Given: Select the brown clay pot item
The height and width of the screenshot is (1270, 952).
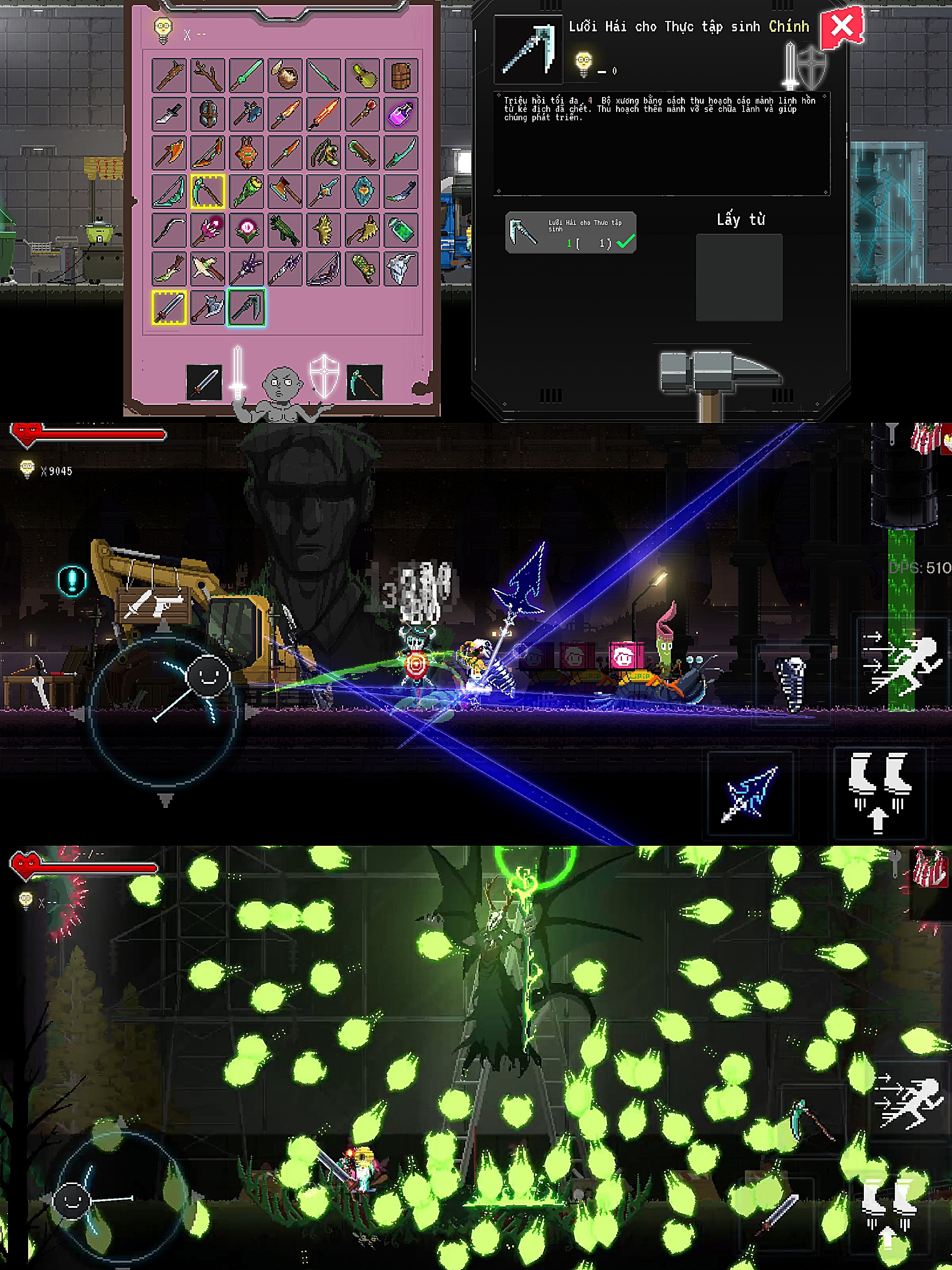Looking at the screenshot, I should tap(285, 75).
